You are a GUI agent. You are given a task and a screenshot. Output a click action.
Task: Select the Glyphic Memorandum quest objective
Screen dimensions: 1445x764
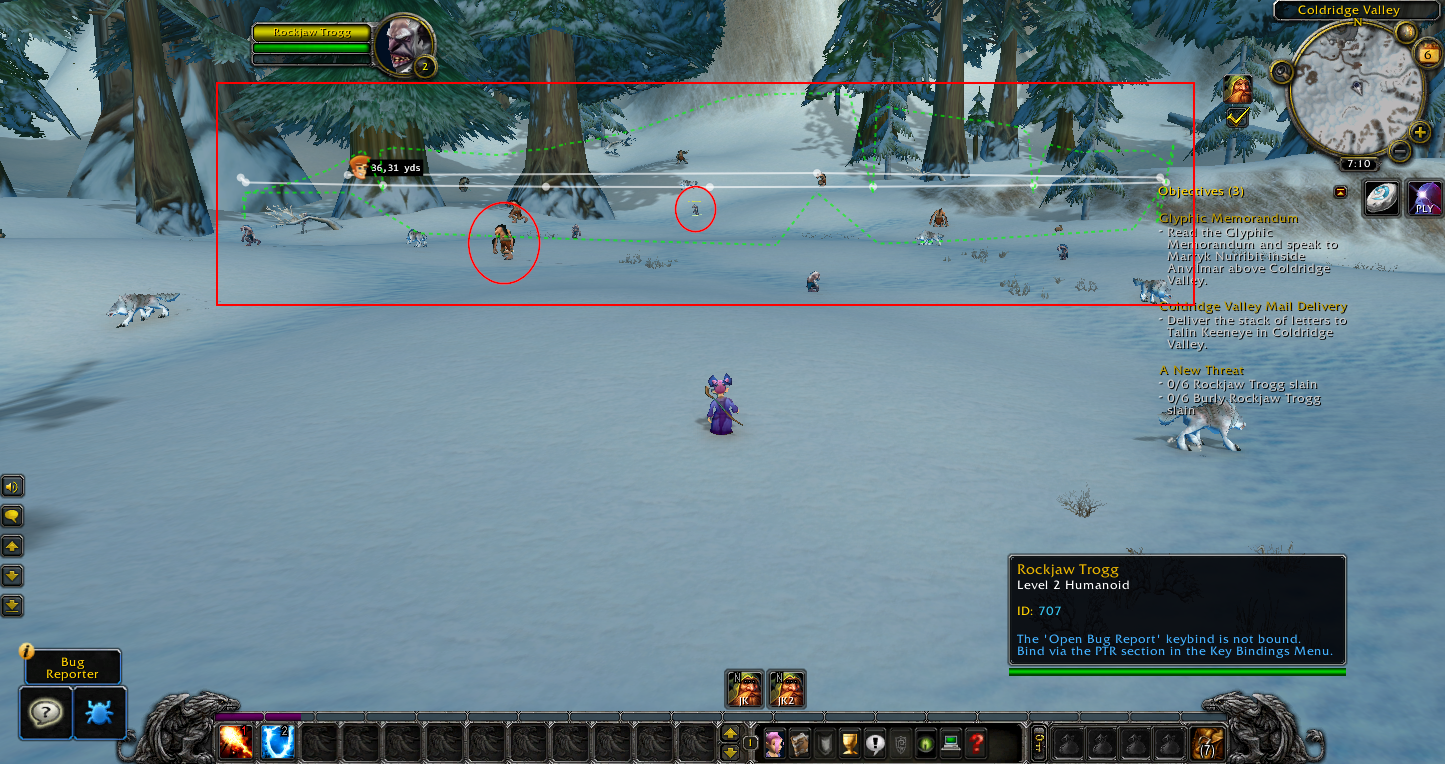point(1228,218)
